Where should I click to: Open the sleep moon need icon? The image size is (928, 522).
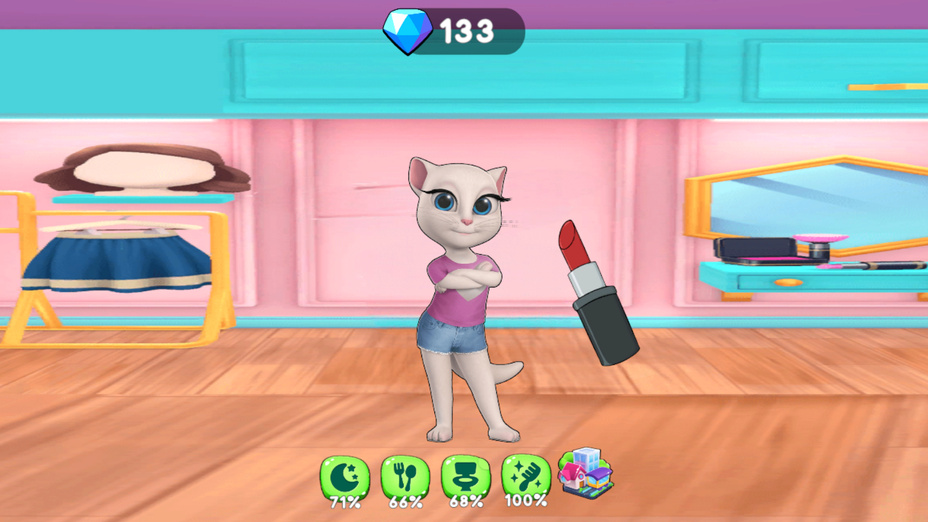(344, 477)
